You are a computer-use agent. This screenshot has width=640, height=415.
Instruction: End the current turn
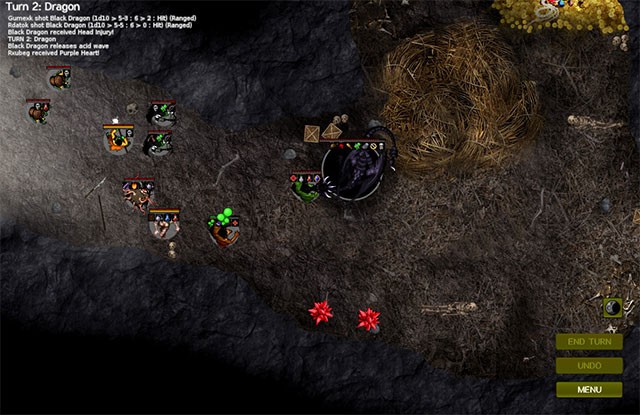click(589, 342)
